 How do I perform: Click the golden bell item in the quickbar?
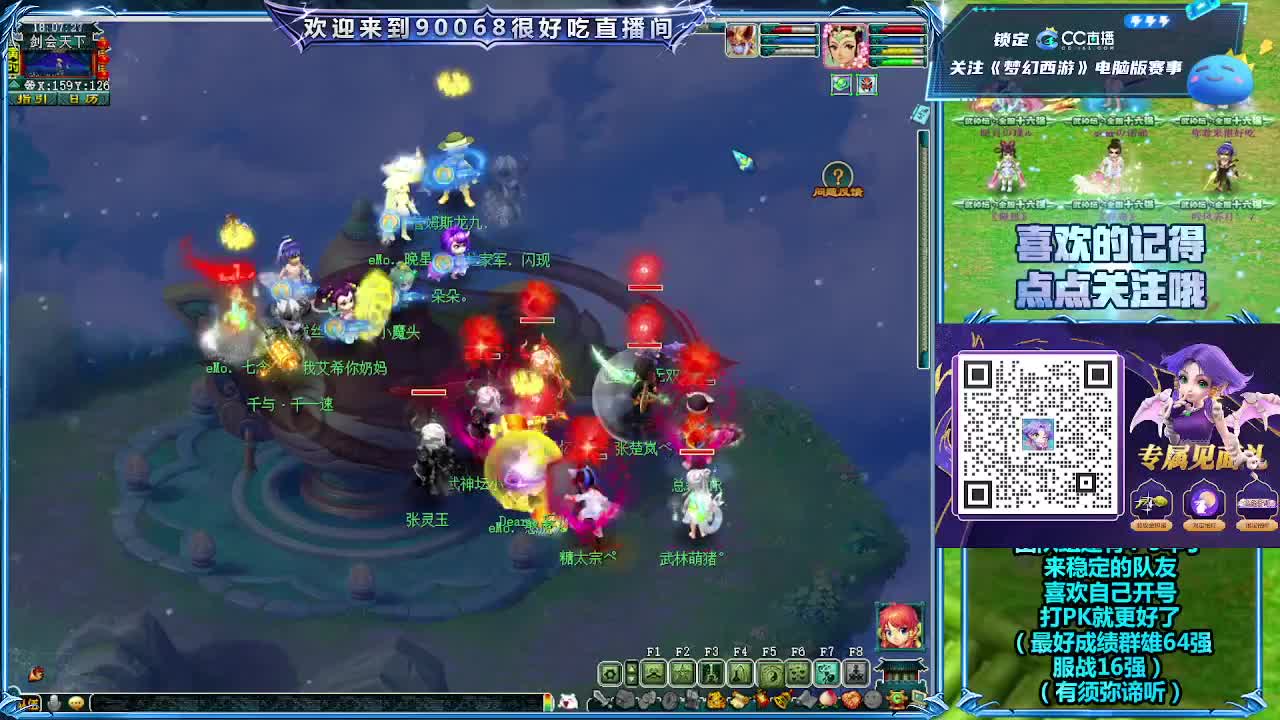click(x=783, y=698)
